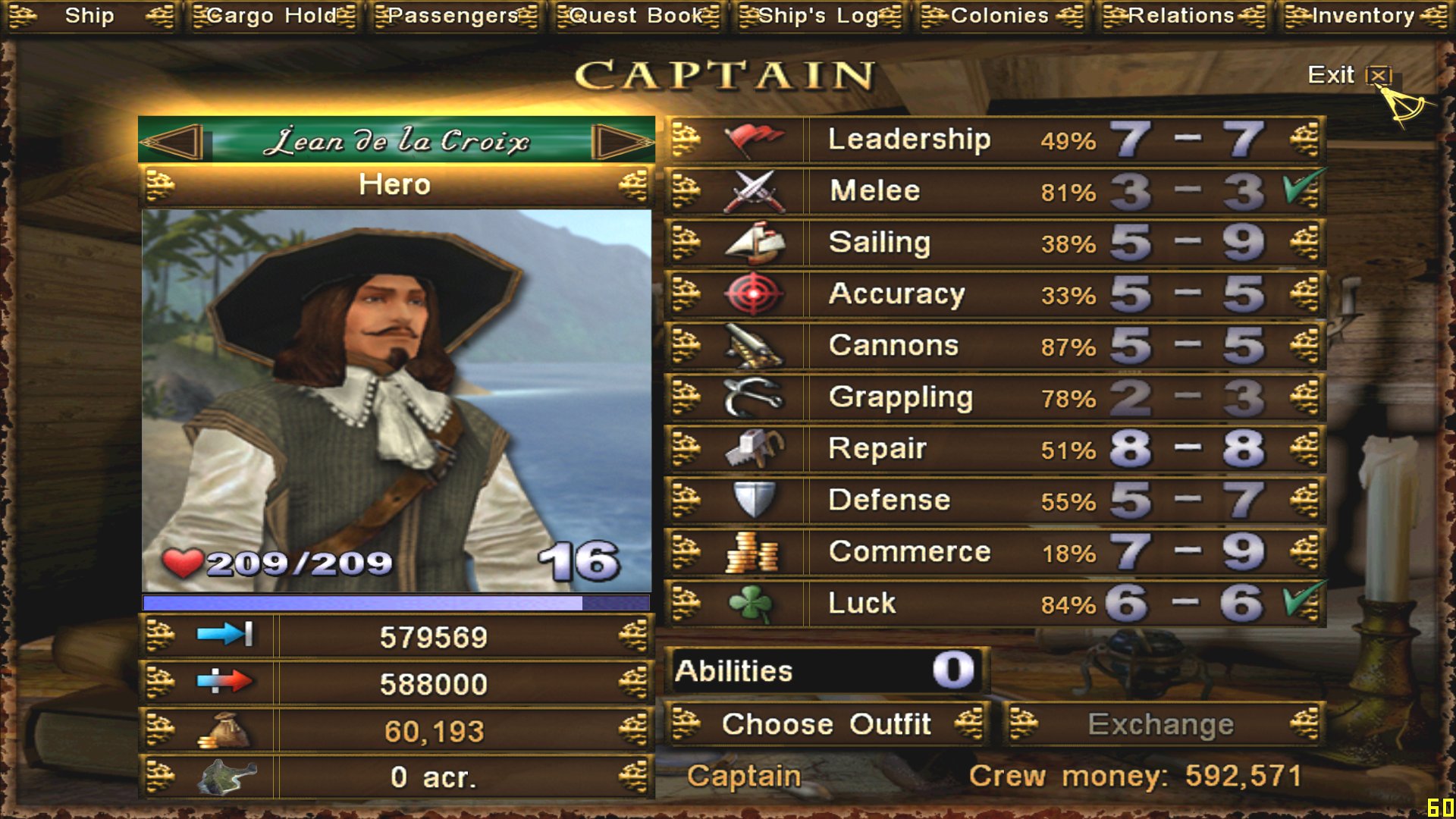Select previous character with left arrow
The image size is (1456, 819).
pos(174,142)
